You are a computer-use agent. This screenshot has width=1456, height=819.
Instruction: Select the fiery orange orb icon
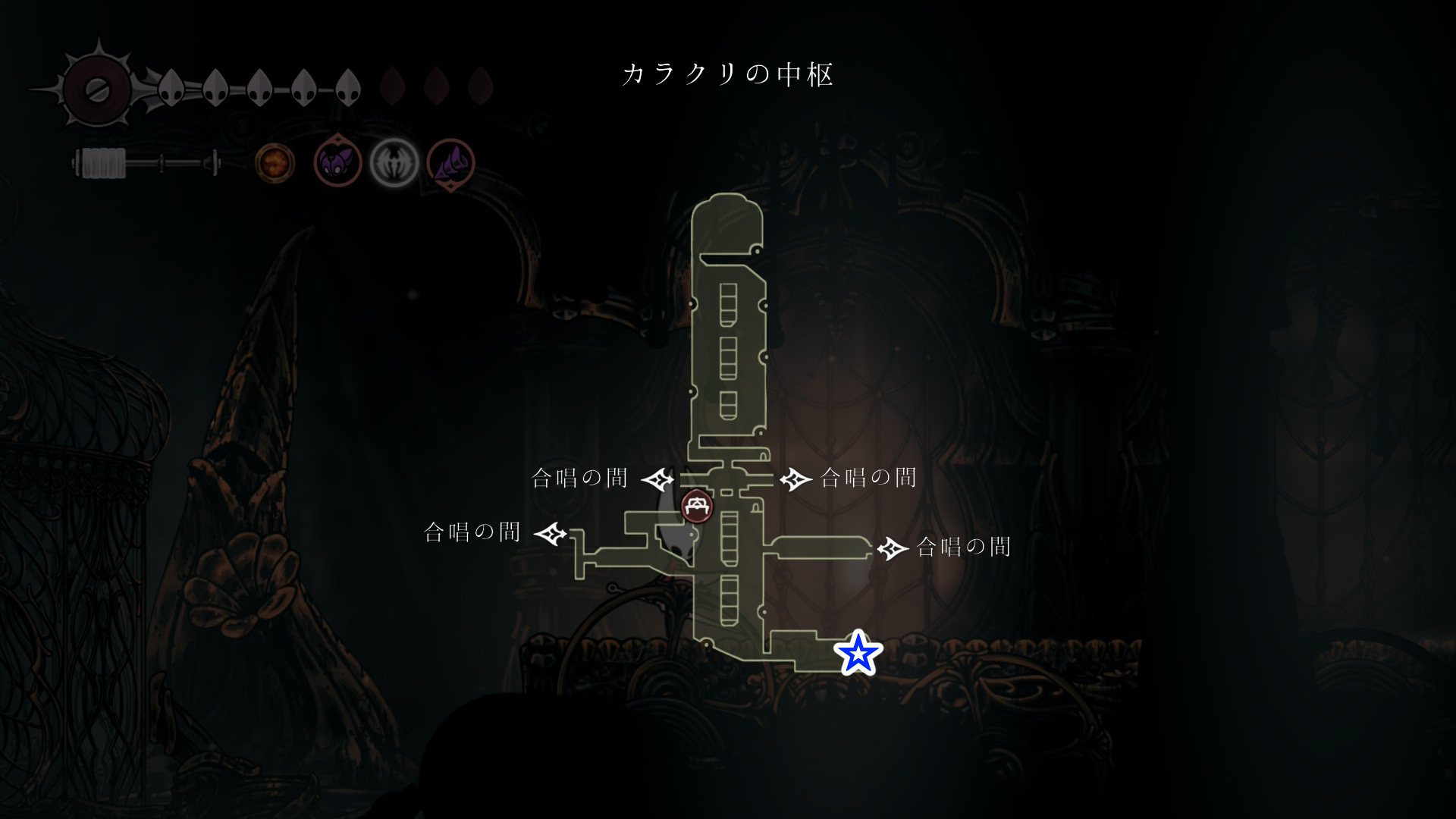(x=275, y=162)
